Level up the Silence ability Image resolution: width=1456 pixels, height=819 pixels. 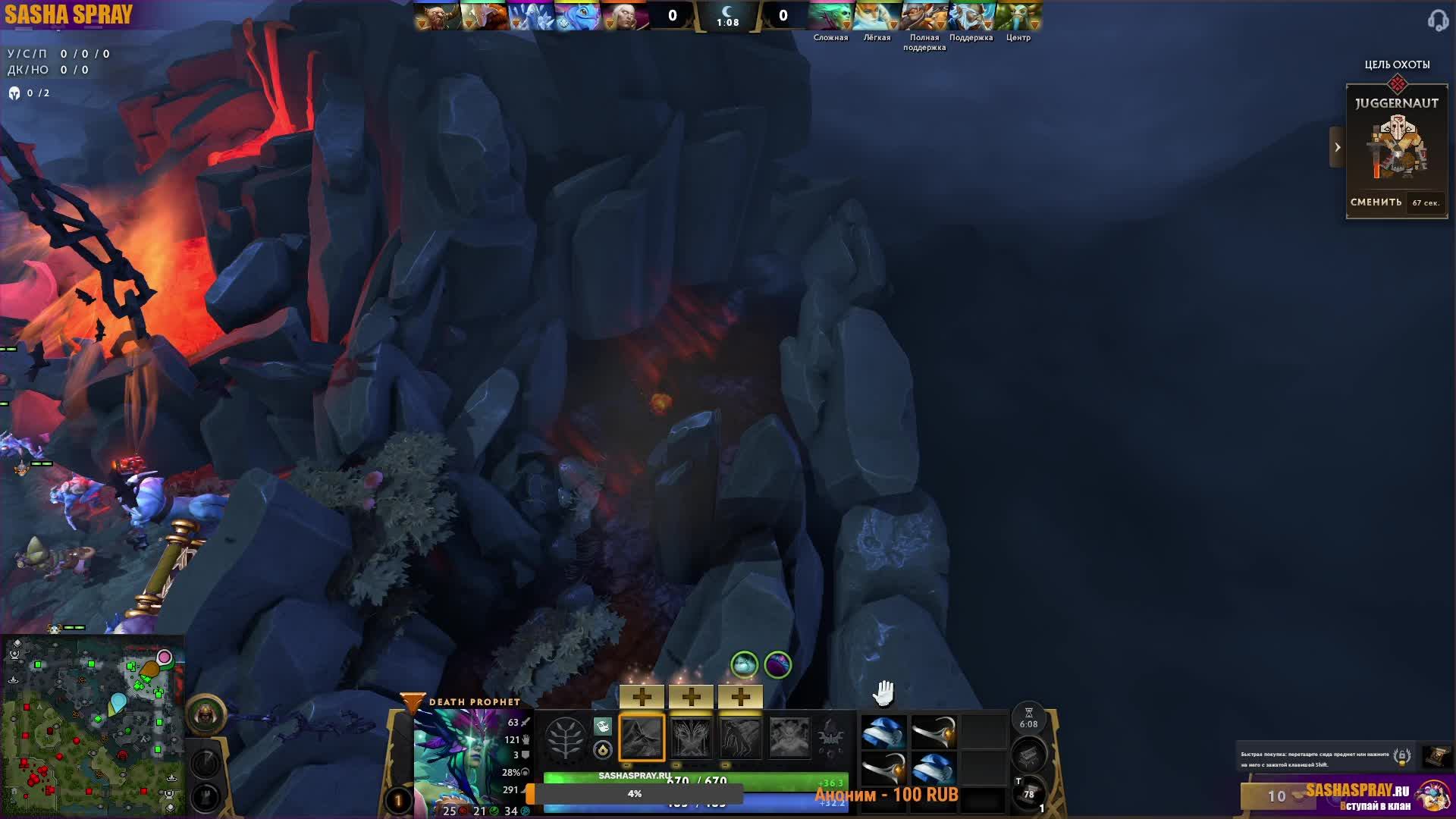pos(691,696)
